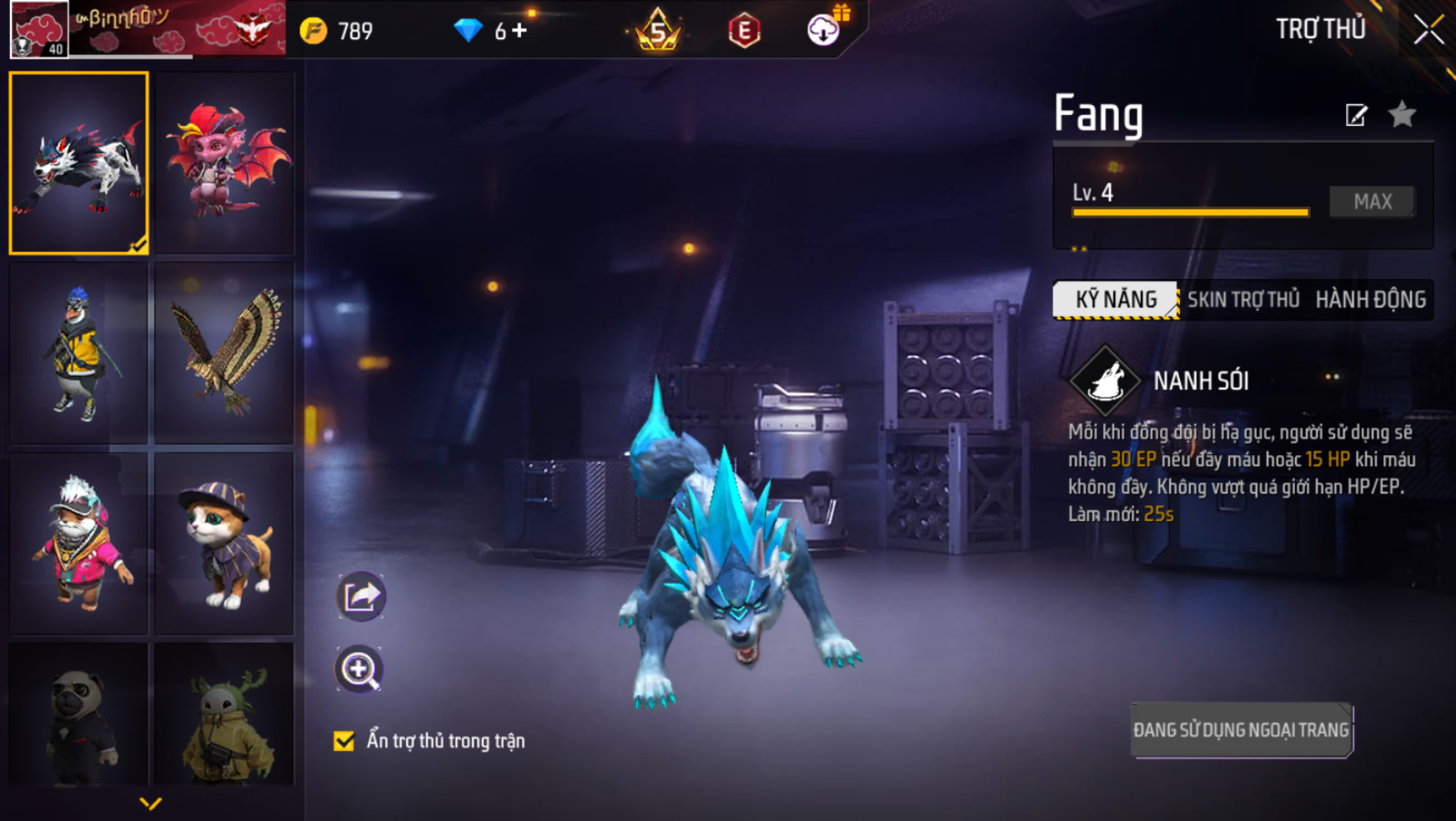This screenshot has width=1456, height=821.
Task: Select the pug pet in black suit
Action: pyautogui.click(x=79, y=715)
